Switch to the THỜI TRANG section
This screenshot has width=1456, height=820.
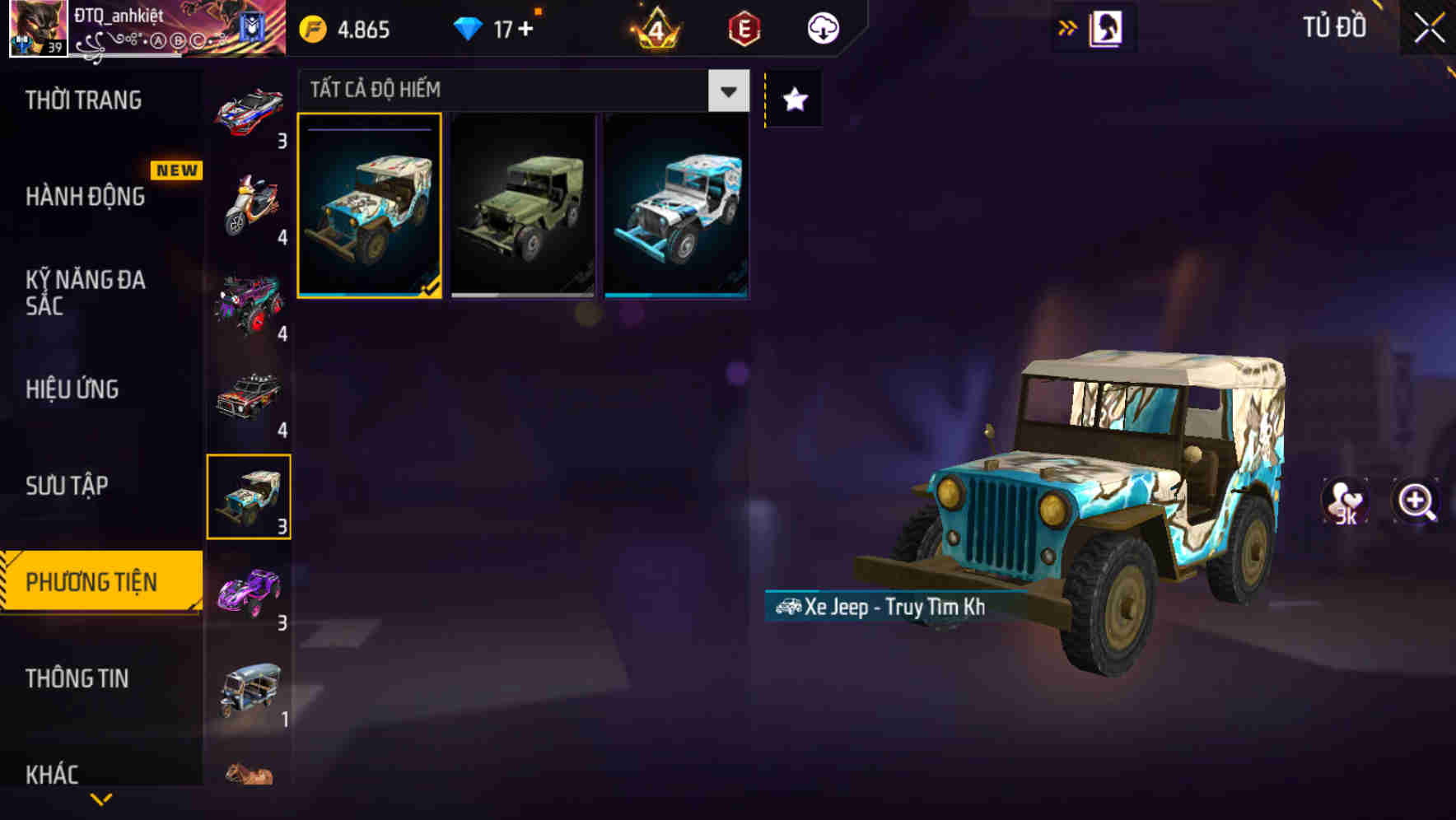(x=82, y=100)
